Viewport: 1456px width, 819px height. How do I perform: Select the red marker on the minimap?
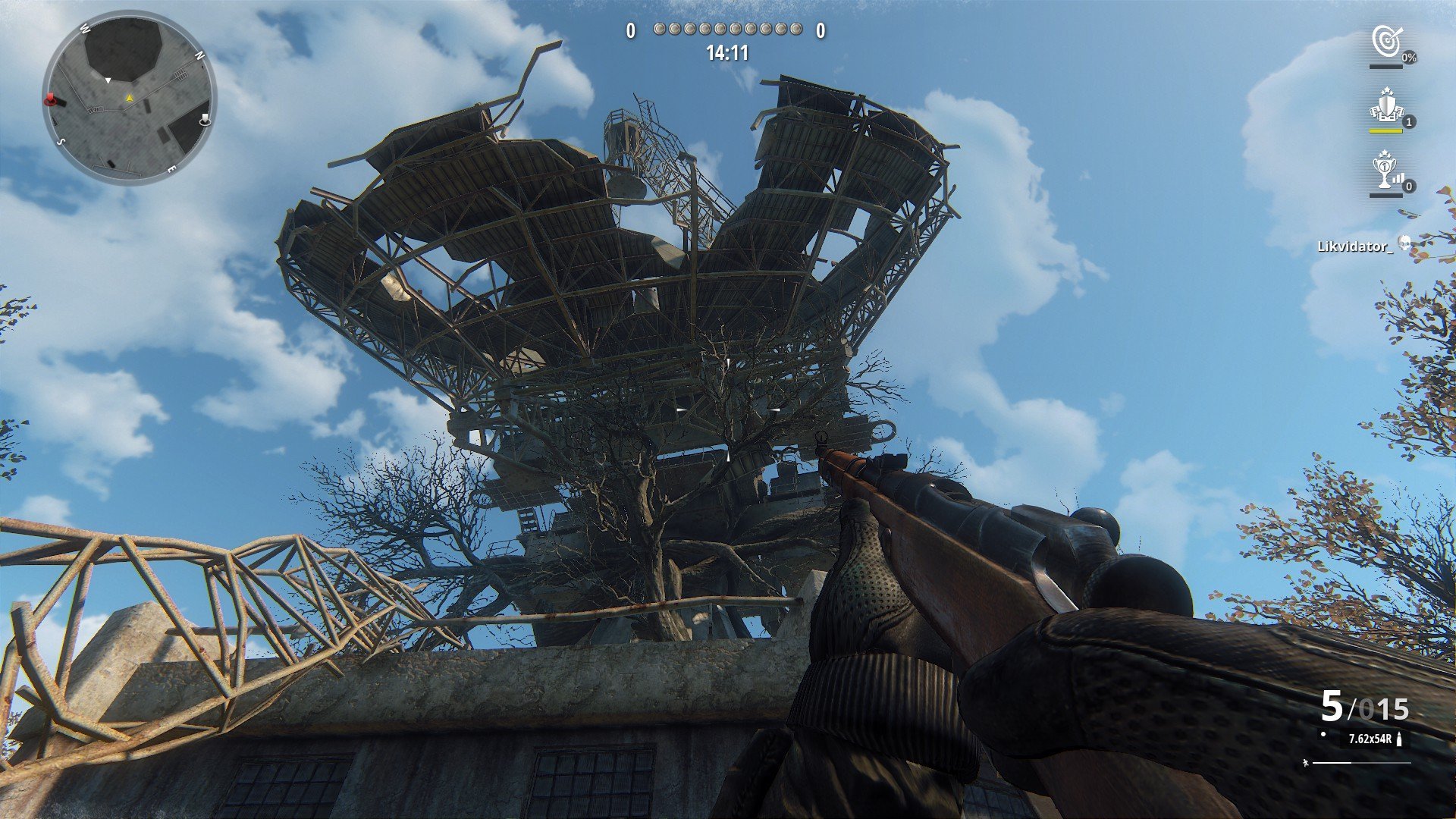pyautogui.click(x=52, y=99)
